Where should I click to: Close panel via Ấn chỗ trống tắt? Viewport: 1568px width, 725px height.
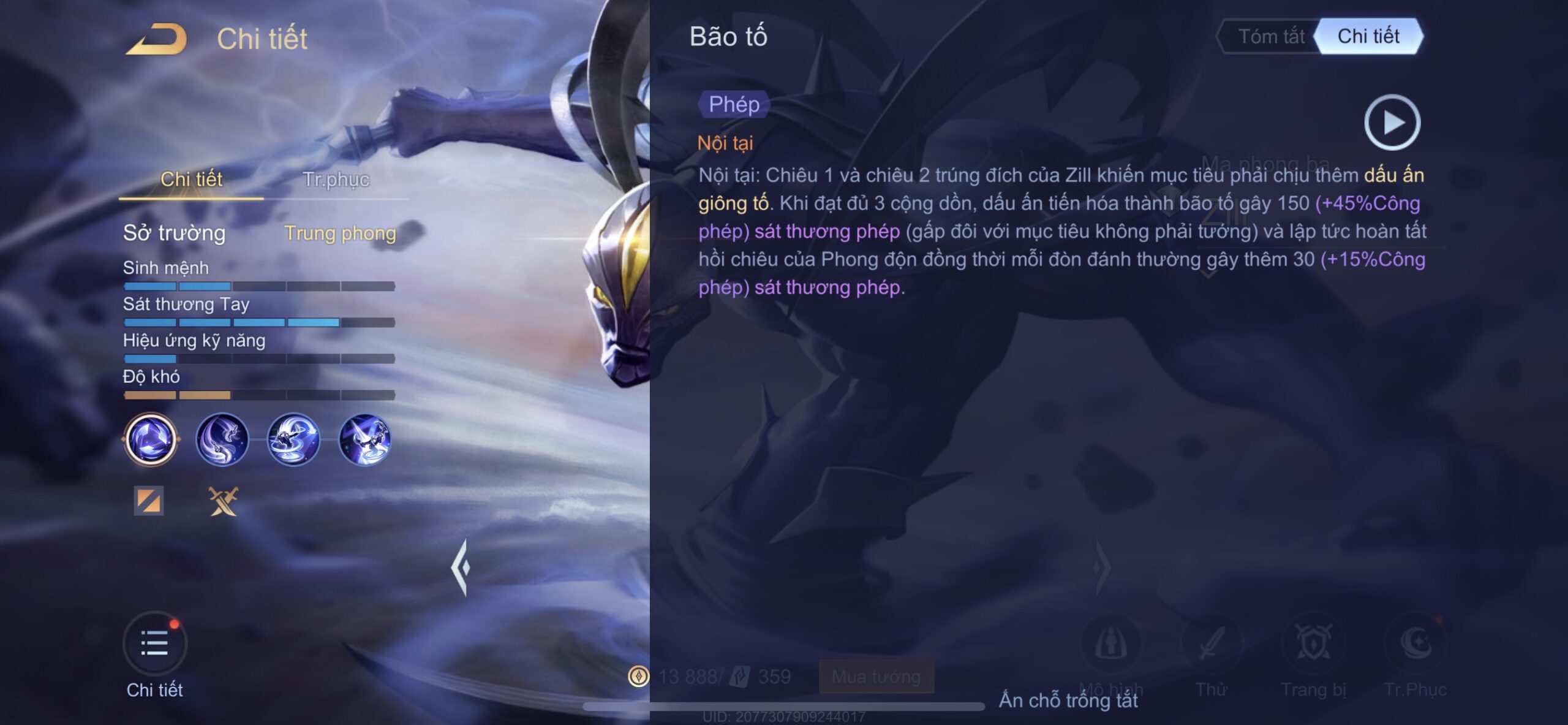[x=1068, y=700]
